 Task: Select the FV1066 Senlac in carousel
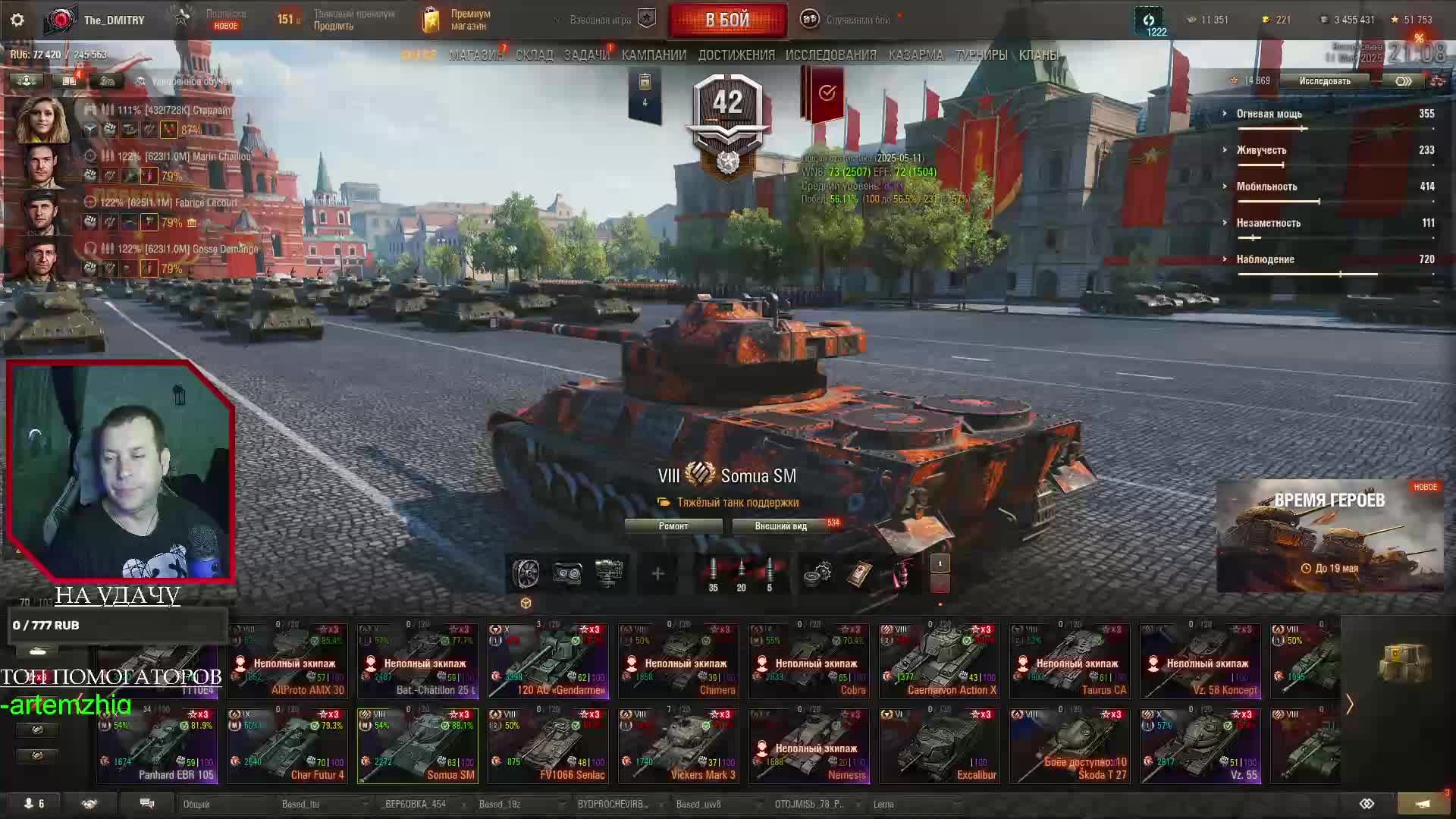tap(548, 745)
